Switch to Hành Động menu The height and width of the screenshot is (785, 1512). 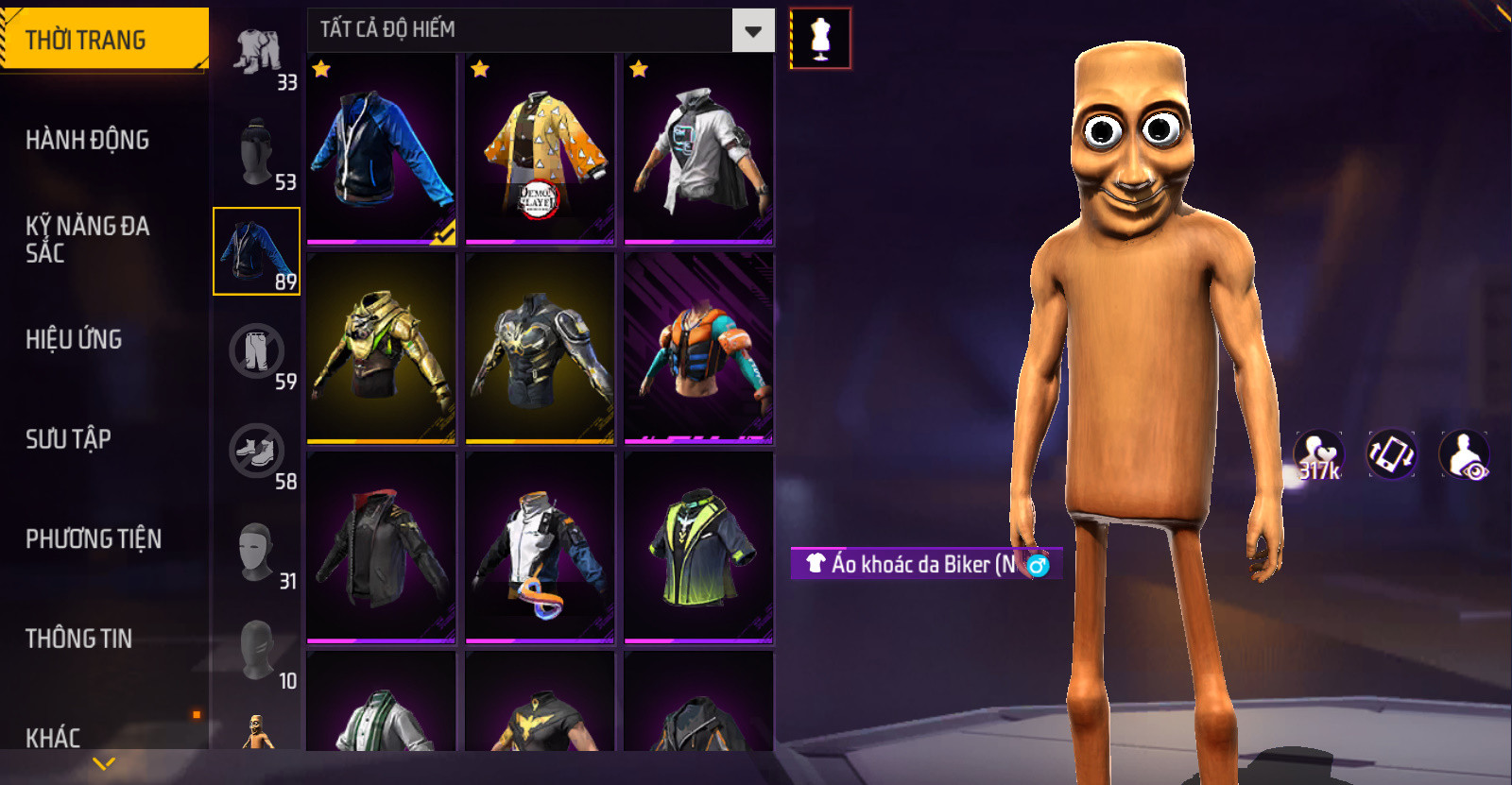point(88,140)
